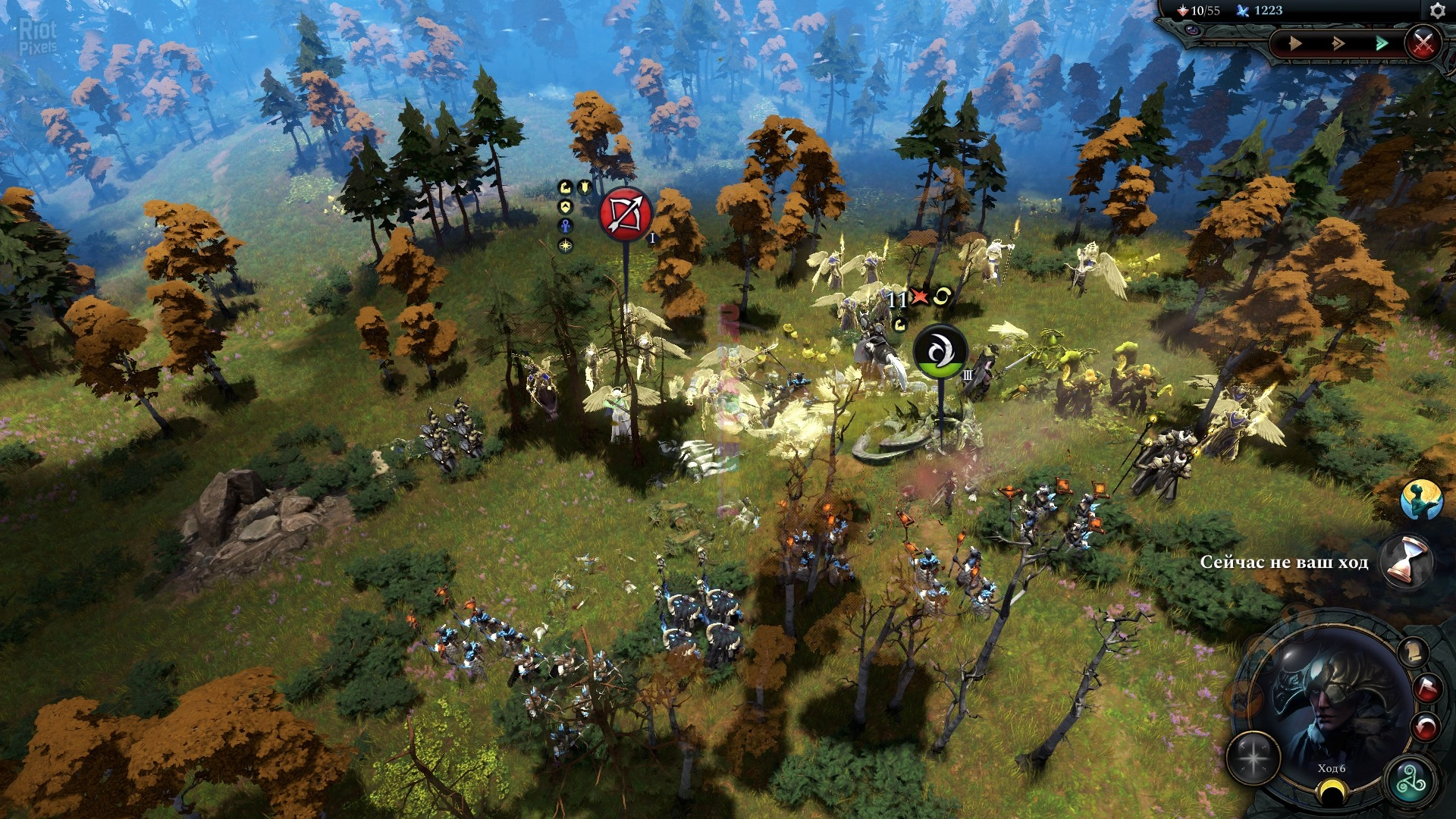Image resolution: width=1456 pixels, height=819 pixels.
Task: Open settings via the gear icon
Action: click(1437, 11)
